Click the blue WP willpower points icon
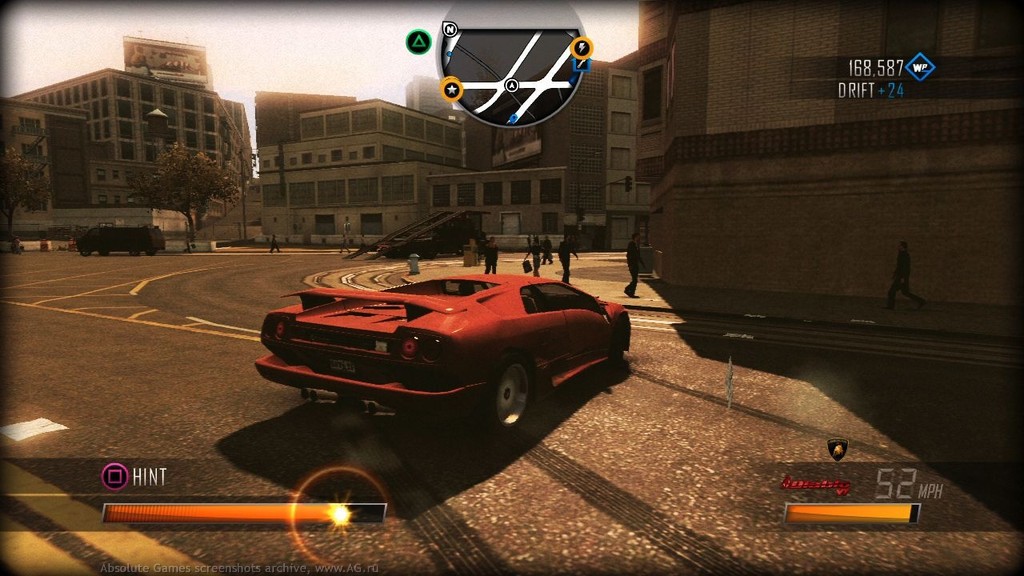Image resolution: width=1024 pixels, height=576 pixels. tap(919, 67)
